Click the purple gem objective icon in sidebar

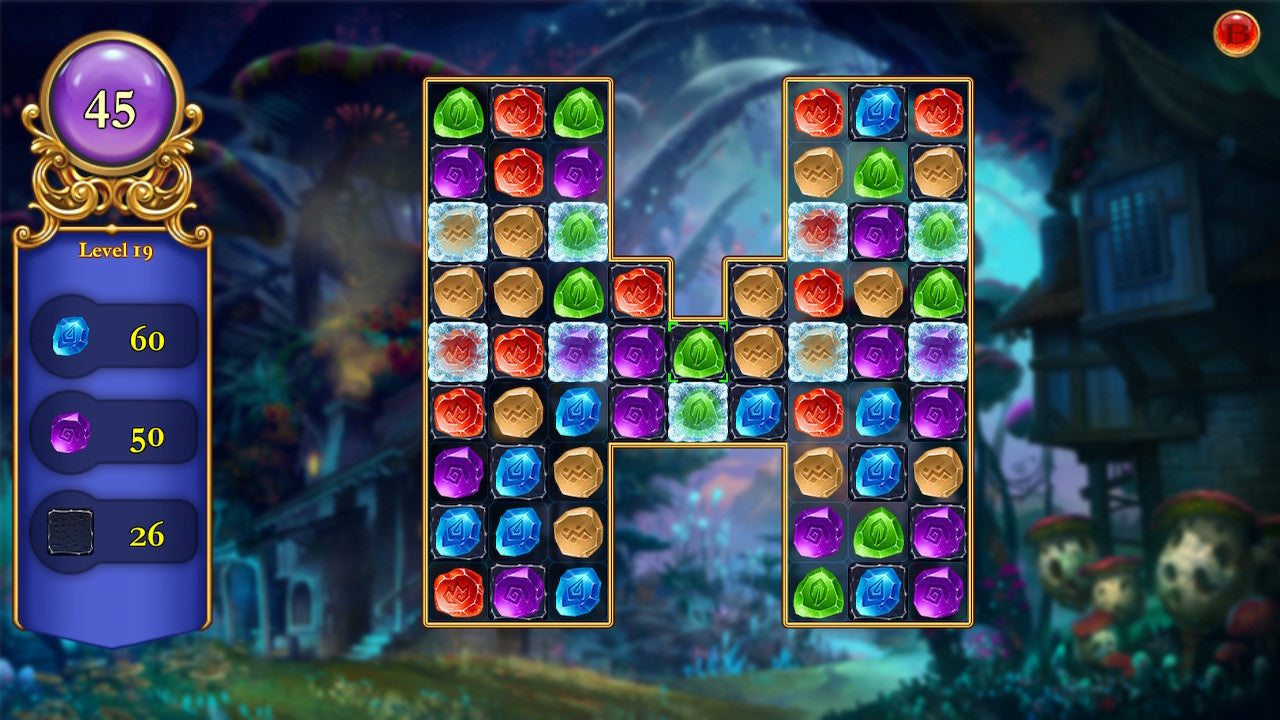click(x=71, y=434)
